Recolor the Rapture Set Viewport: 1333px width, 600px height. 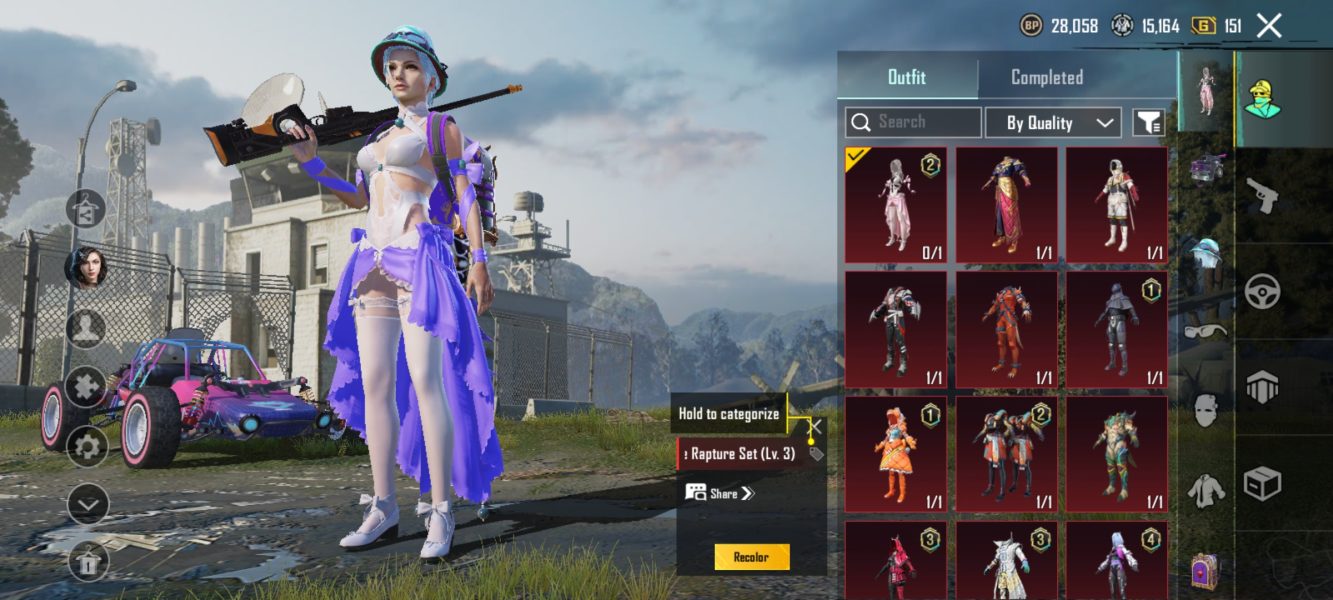[751, 557]
